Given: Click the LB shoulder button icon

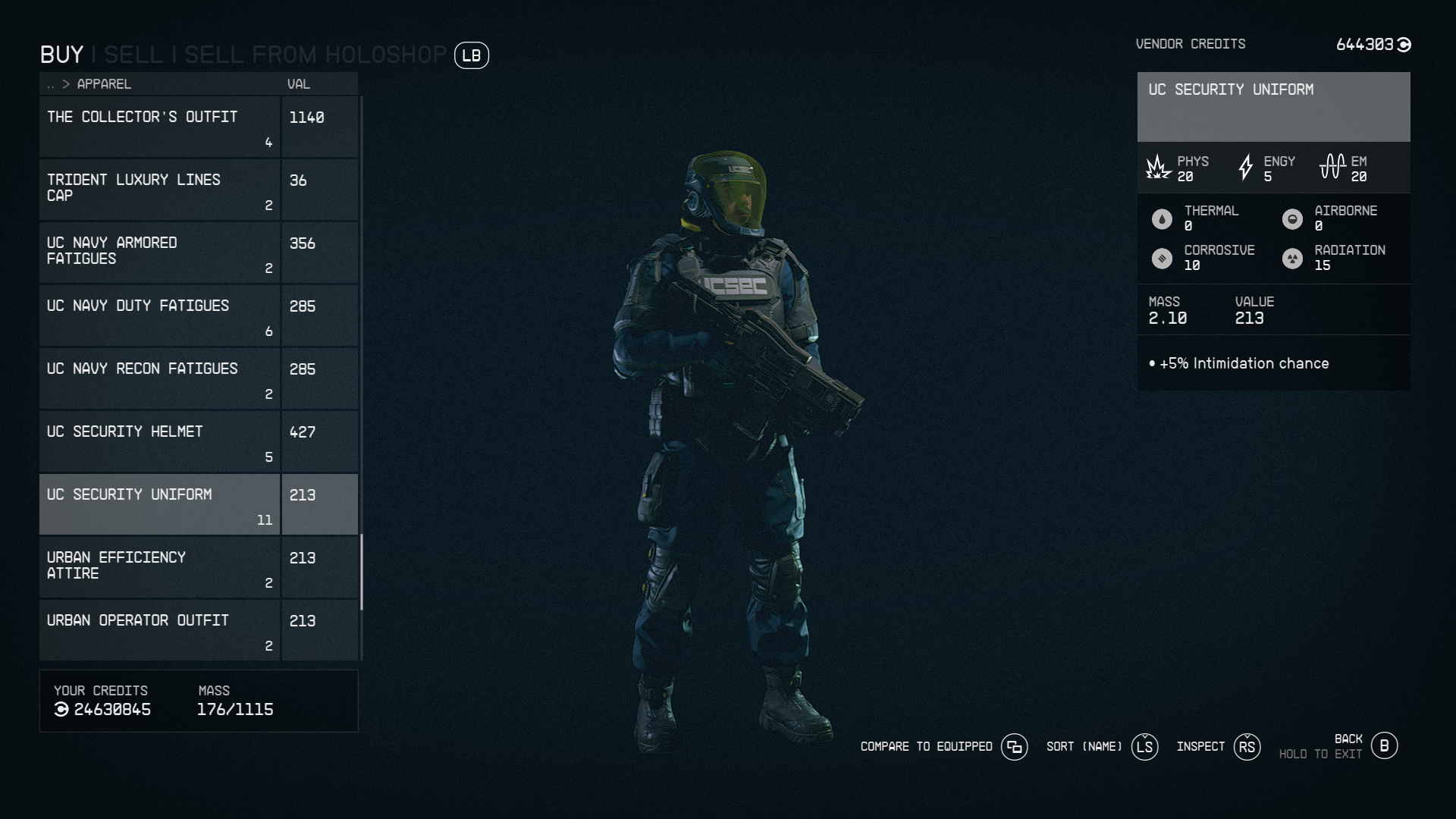Looking at the screenshot, I should click(x=470, y=55).
